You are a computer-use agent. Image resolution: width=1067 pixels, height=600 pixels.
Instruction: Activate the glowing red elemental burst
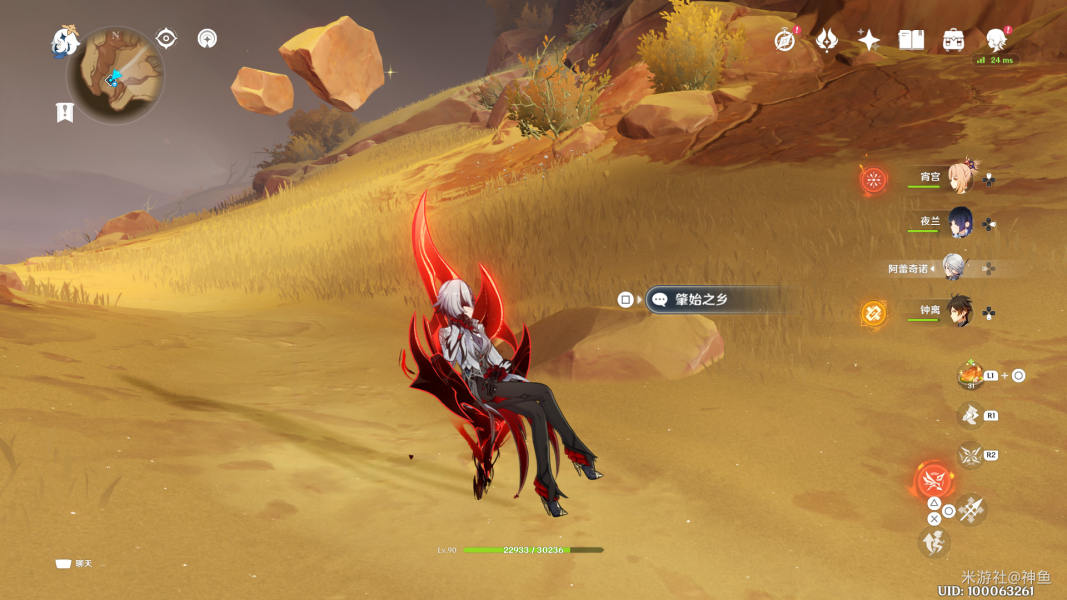(x=935, y=479)
